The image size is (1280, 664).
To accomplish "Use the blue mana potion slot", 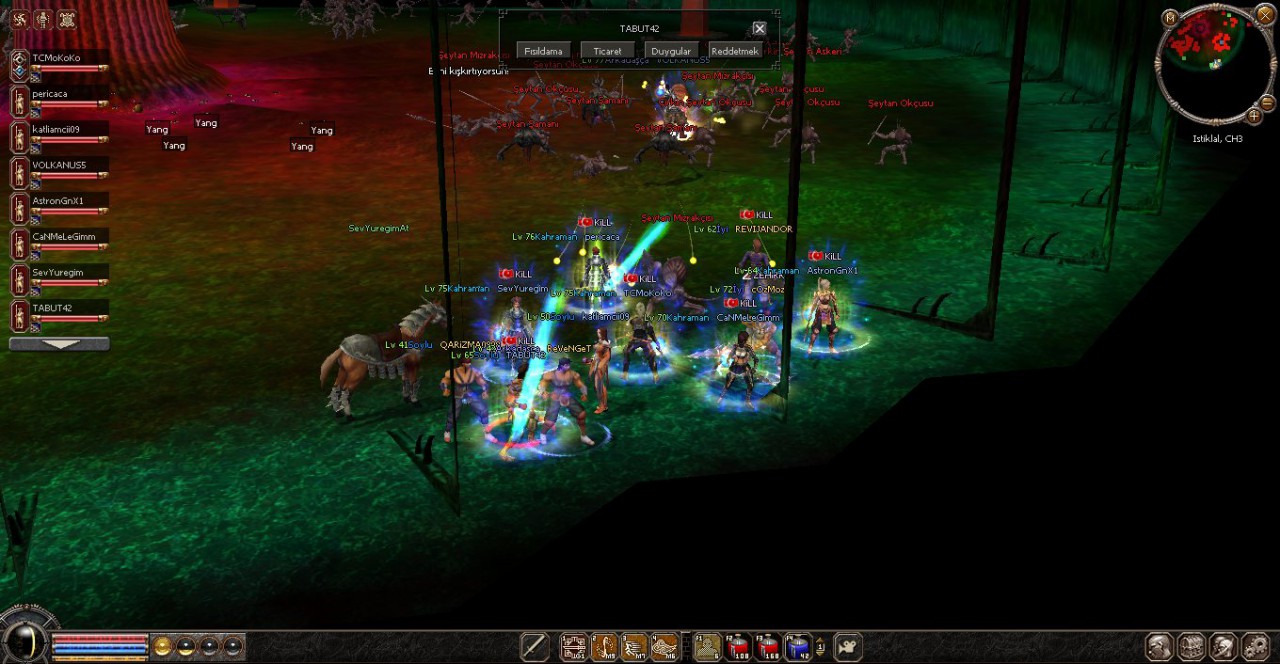I will [797, 647].
